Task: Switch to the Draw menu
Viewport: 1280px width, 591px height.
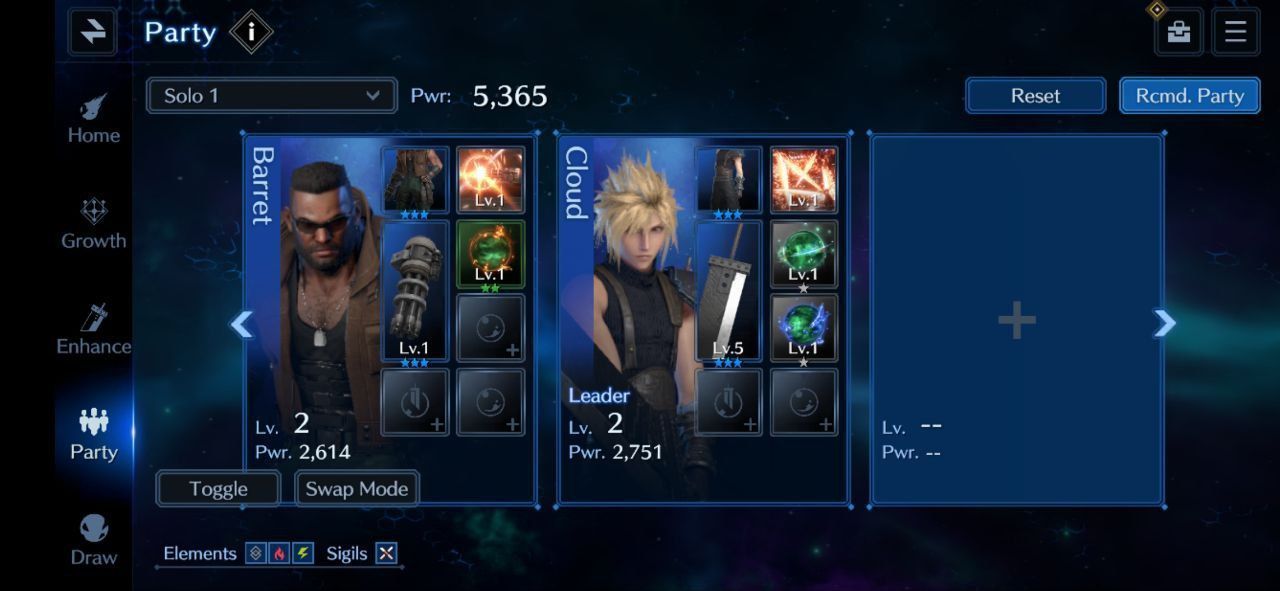Action: (x=94, y=540)
